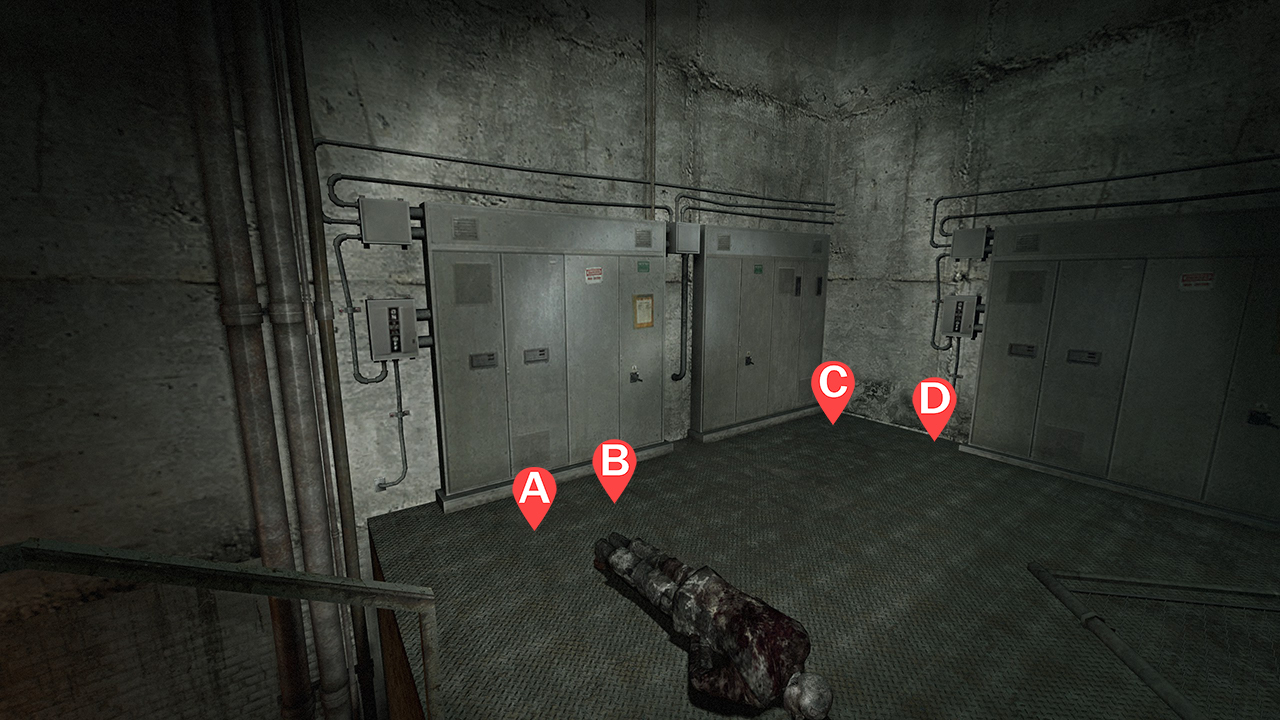Viewport: 1280px width, 720px height.
Task: Select the red marker labeled A
Action: 534,492
